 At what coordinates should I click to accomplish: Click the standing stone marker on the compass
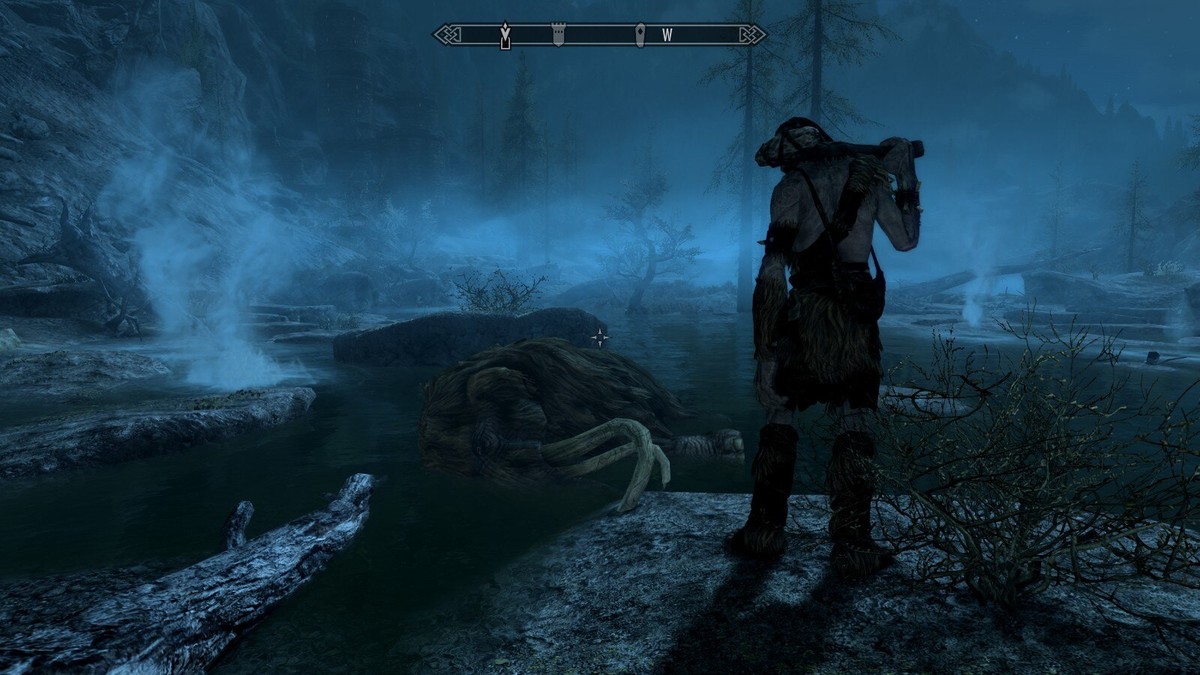[640, 35]
